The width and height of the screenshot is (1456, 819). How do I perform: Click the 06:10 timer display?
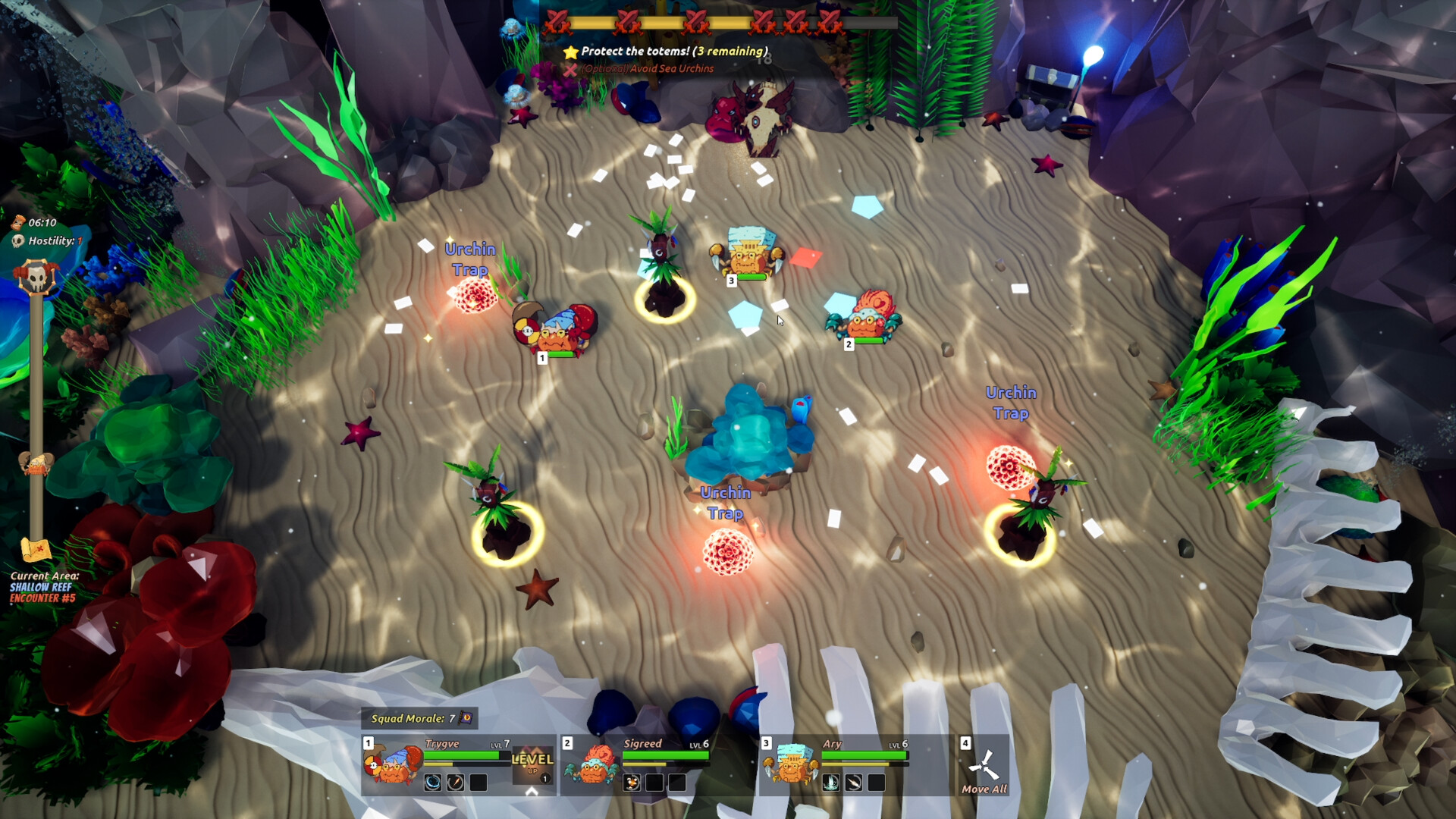[x=42, y=223]
